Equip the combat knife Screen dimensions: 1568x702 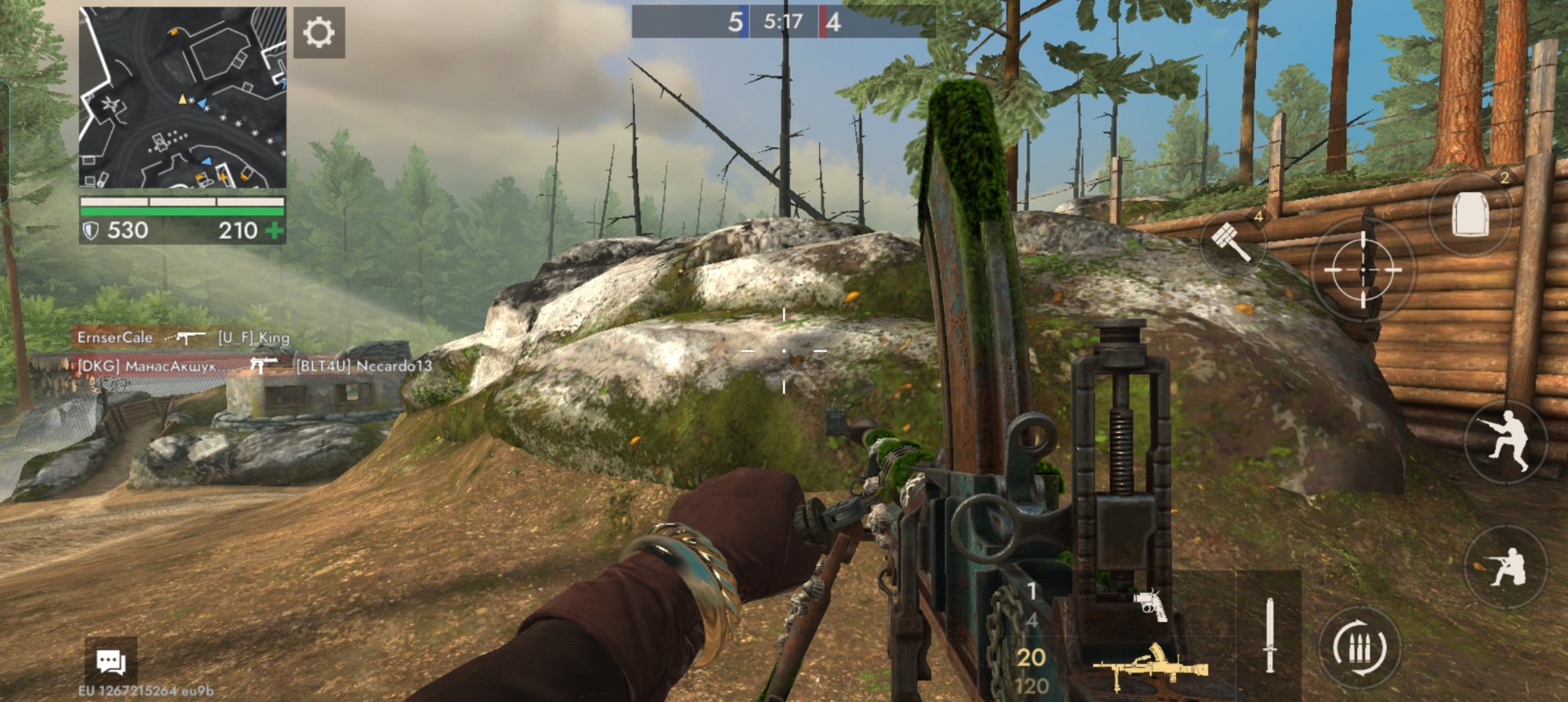[1269, 635]
